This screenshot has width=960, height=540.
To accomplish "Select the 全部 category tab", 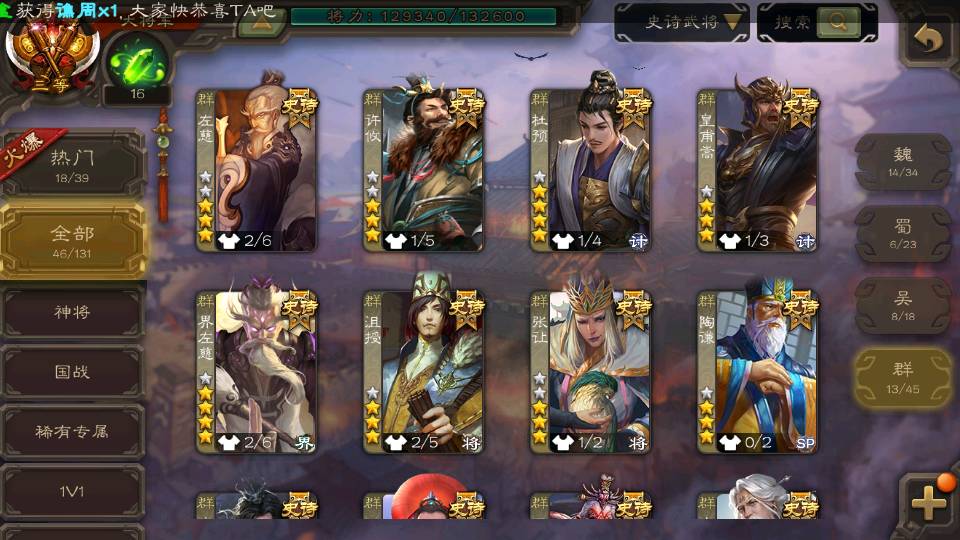I will click(x=72, y=239).
